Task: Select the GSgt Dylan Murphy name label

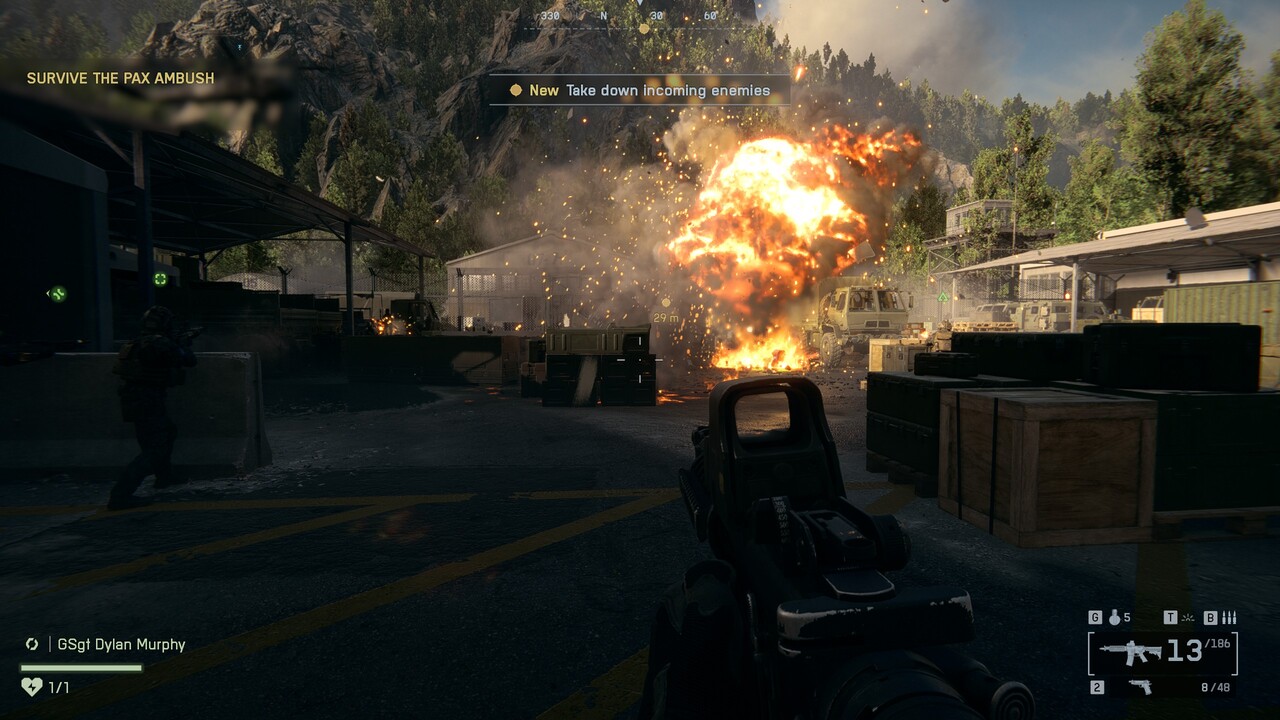Action: [x=121, y=645]
